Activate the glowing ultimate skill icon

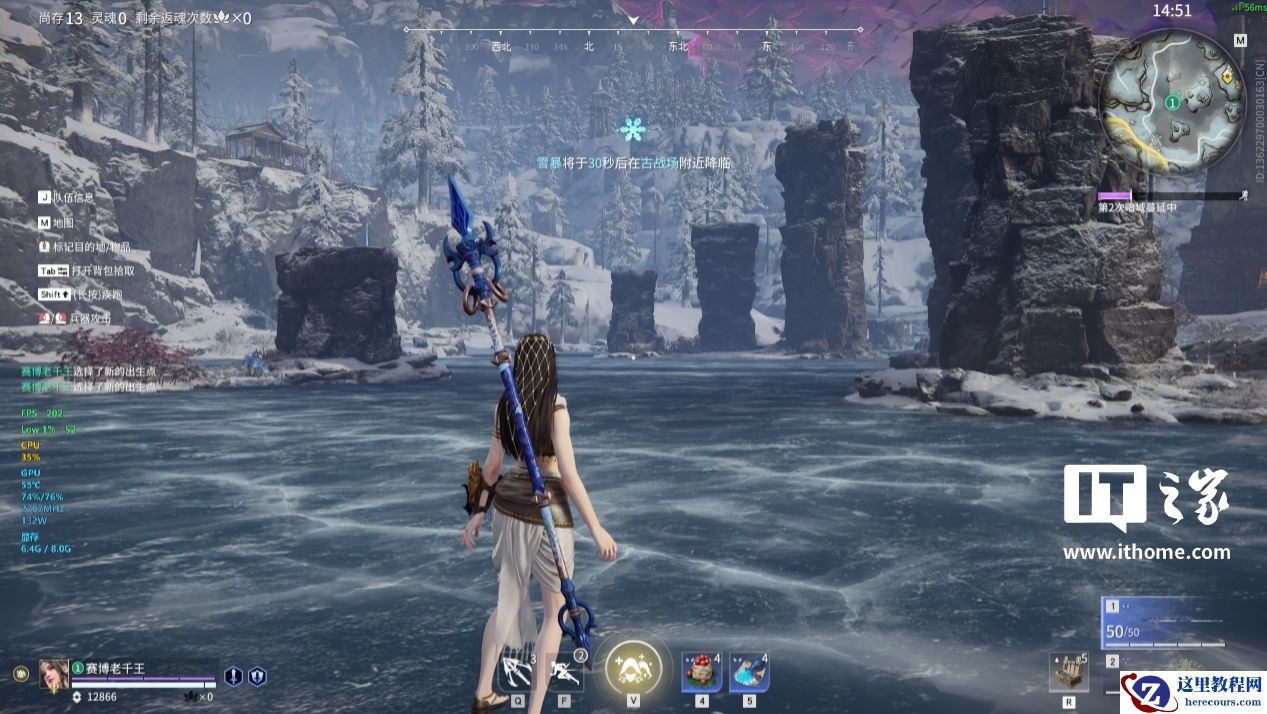(x=633, y=667)
